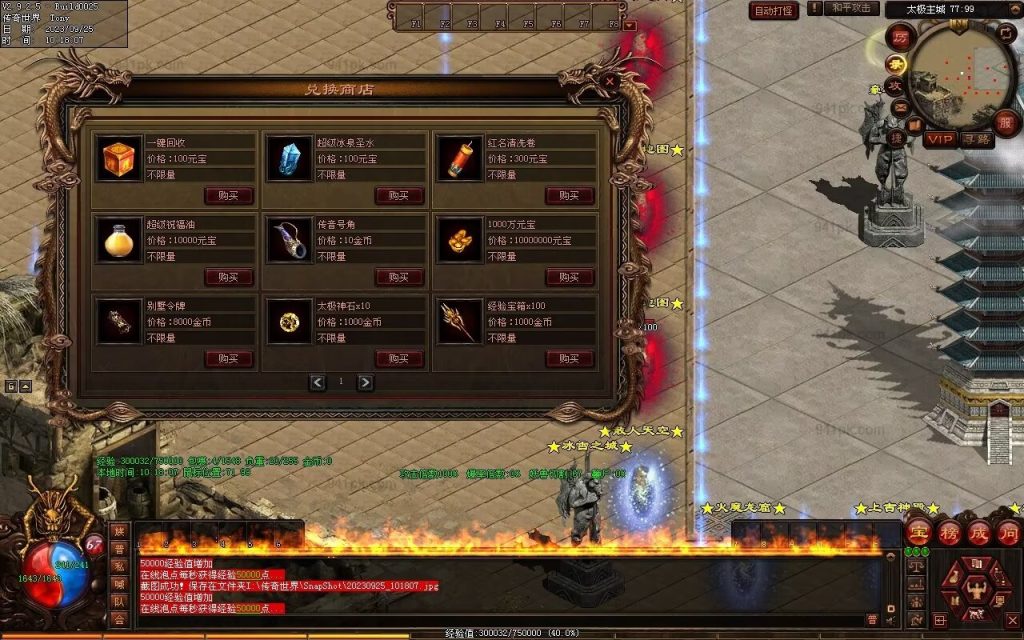The height and width of the screenshot is (640, 1024).
Task: Open the VIP panel below the minimap
Action: (939, 139)
